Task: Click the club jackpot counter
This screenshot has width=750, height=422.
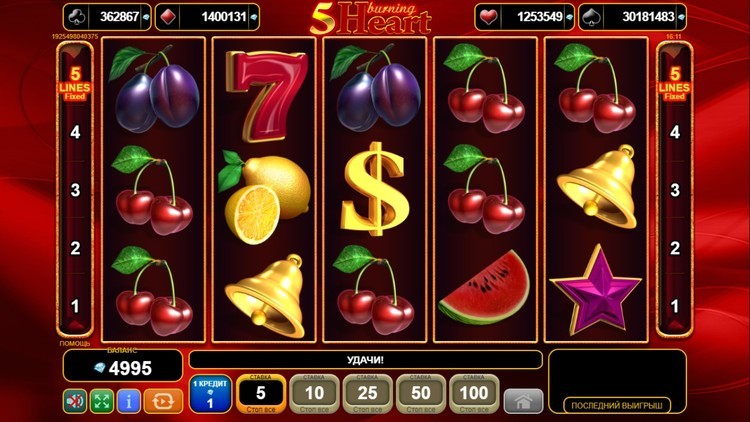Action: point(108,16)
